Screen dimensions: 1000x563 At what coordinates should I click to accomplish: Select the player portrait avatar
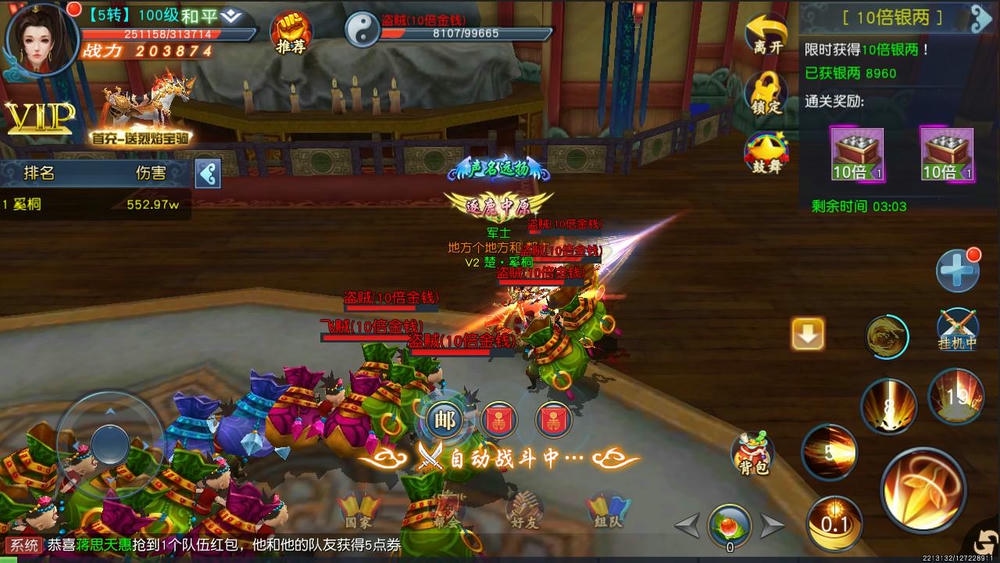[x=40, y=37]
